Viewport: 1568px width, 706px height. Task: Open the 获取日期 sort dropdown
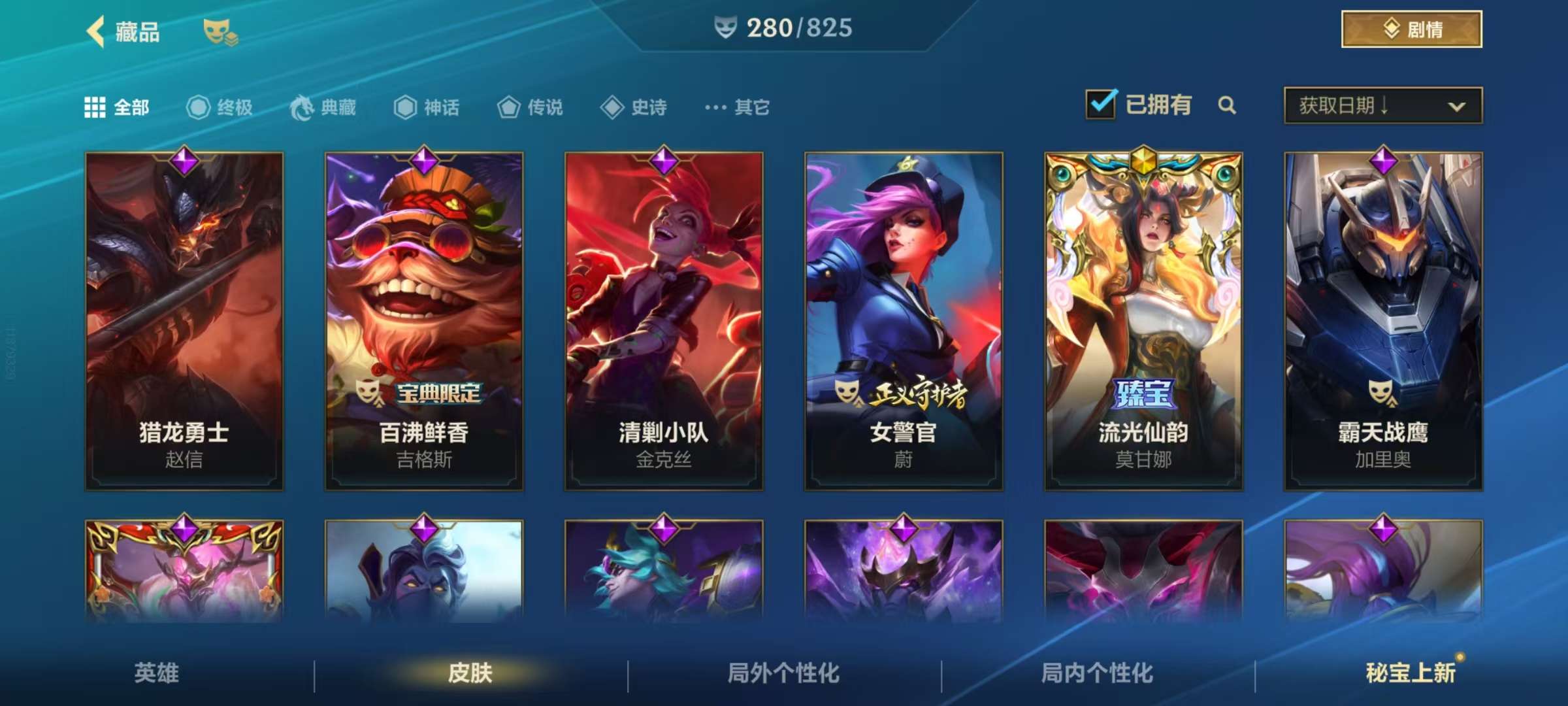(x=1381, y=105)
